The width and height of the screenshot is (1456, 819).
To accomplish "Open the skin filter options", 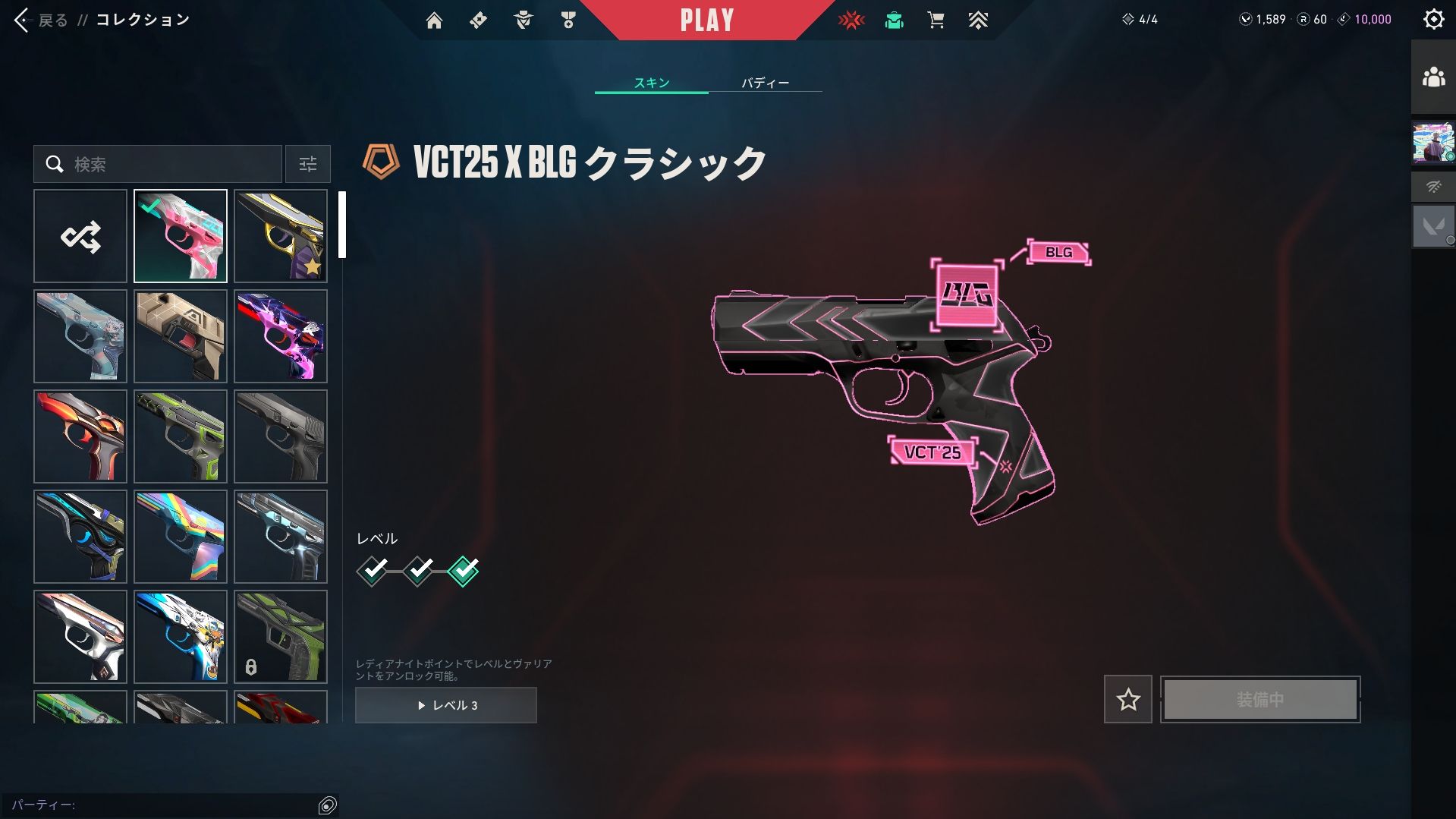I will tap(307, 164).
